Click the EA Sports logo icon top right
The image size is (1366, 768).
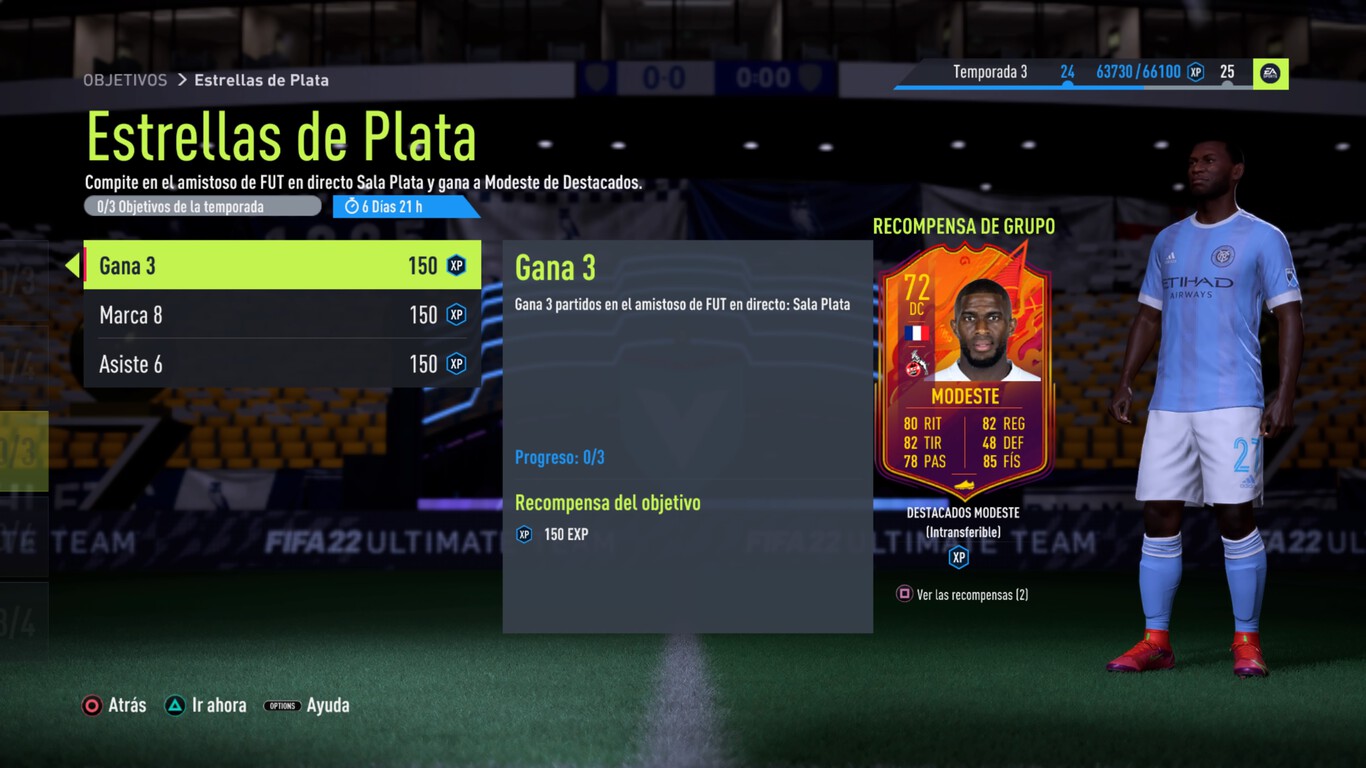tap(1269, 73)
